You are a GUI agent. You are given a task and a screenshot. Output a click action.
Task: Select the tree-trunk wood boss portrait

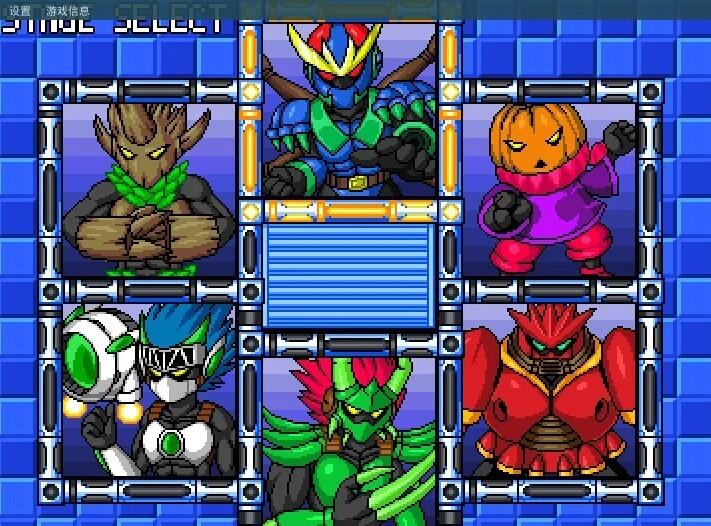[149, 190]
